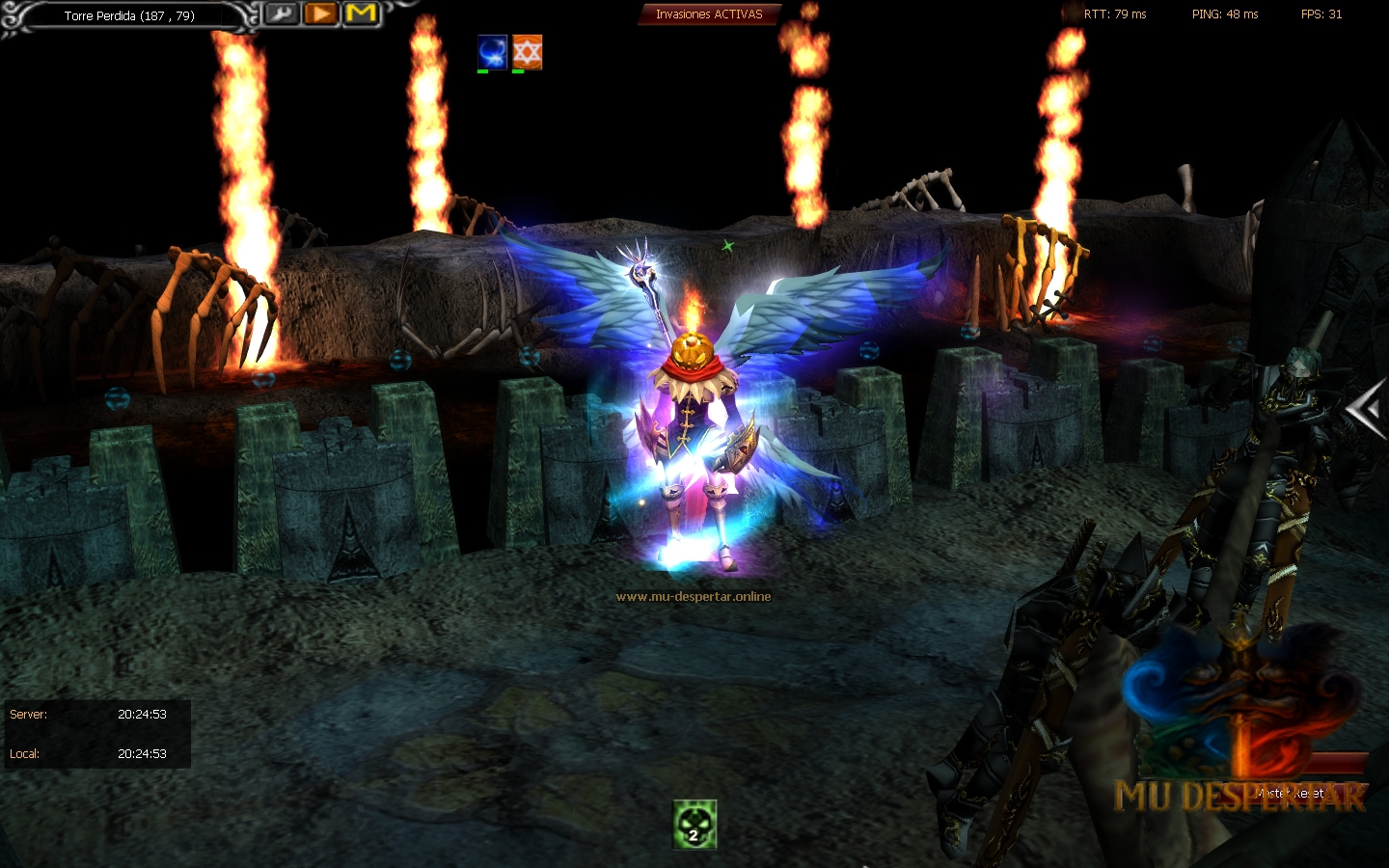Select the orange hexagram buff icon
Image resolution: width=1389 pixels, height=868 pixels.
point(527,51)
